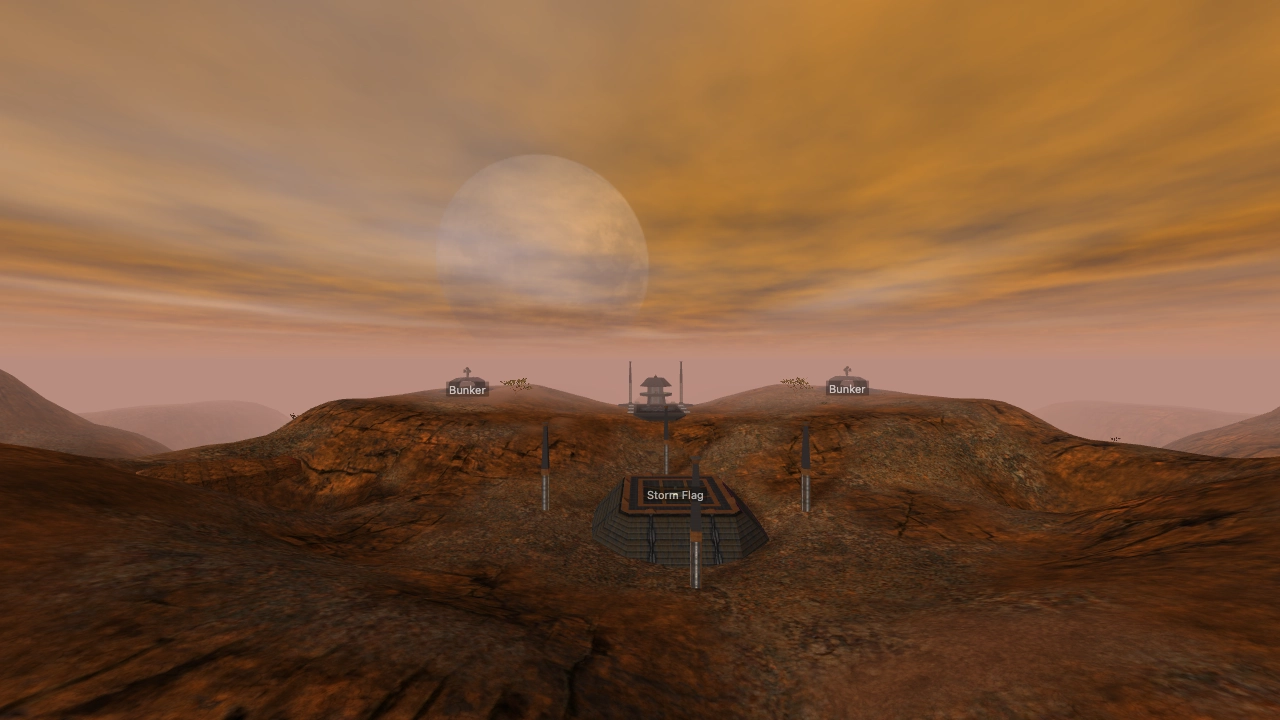The height and width of the screenshot is (720, 1280).
Task: Click the small plant on the far-right hillside
Action: [1114, 438]
